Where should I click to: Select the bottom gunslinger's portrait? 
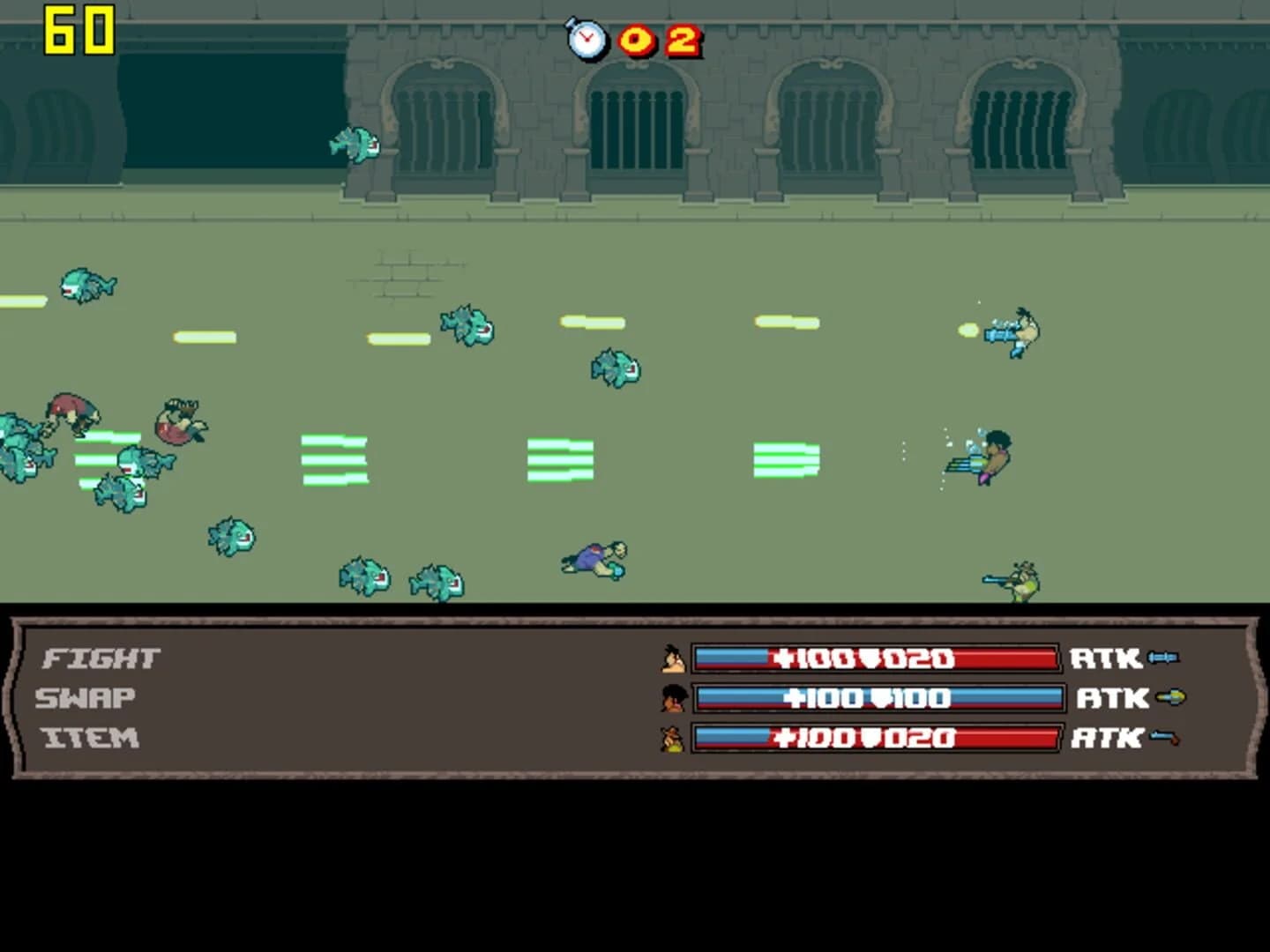pos(674,739)
